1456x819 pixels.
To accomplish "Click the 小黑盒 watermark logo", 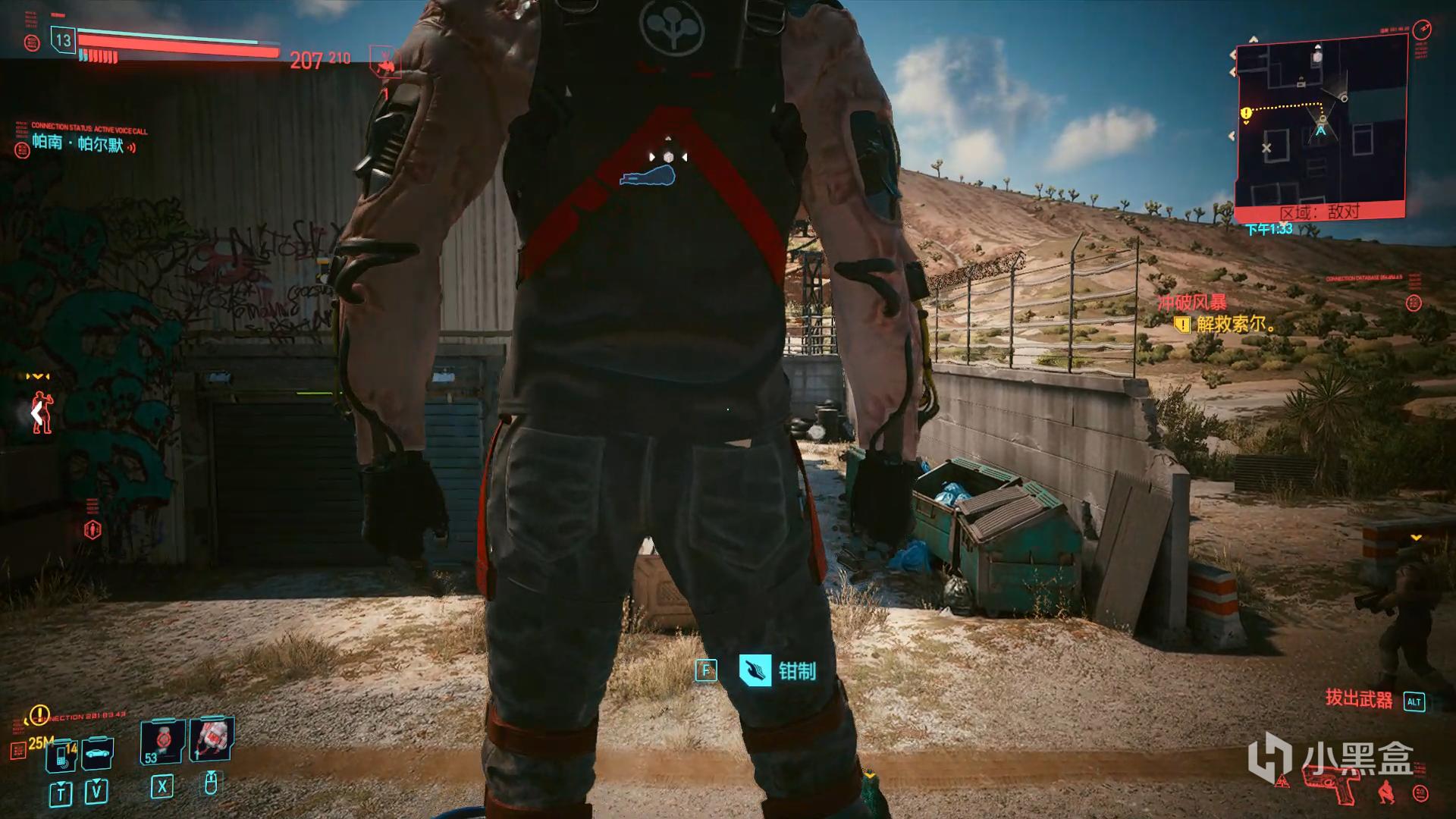I will [1332, 757].
